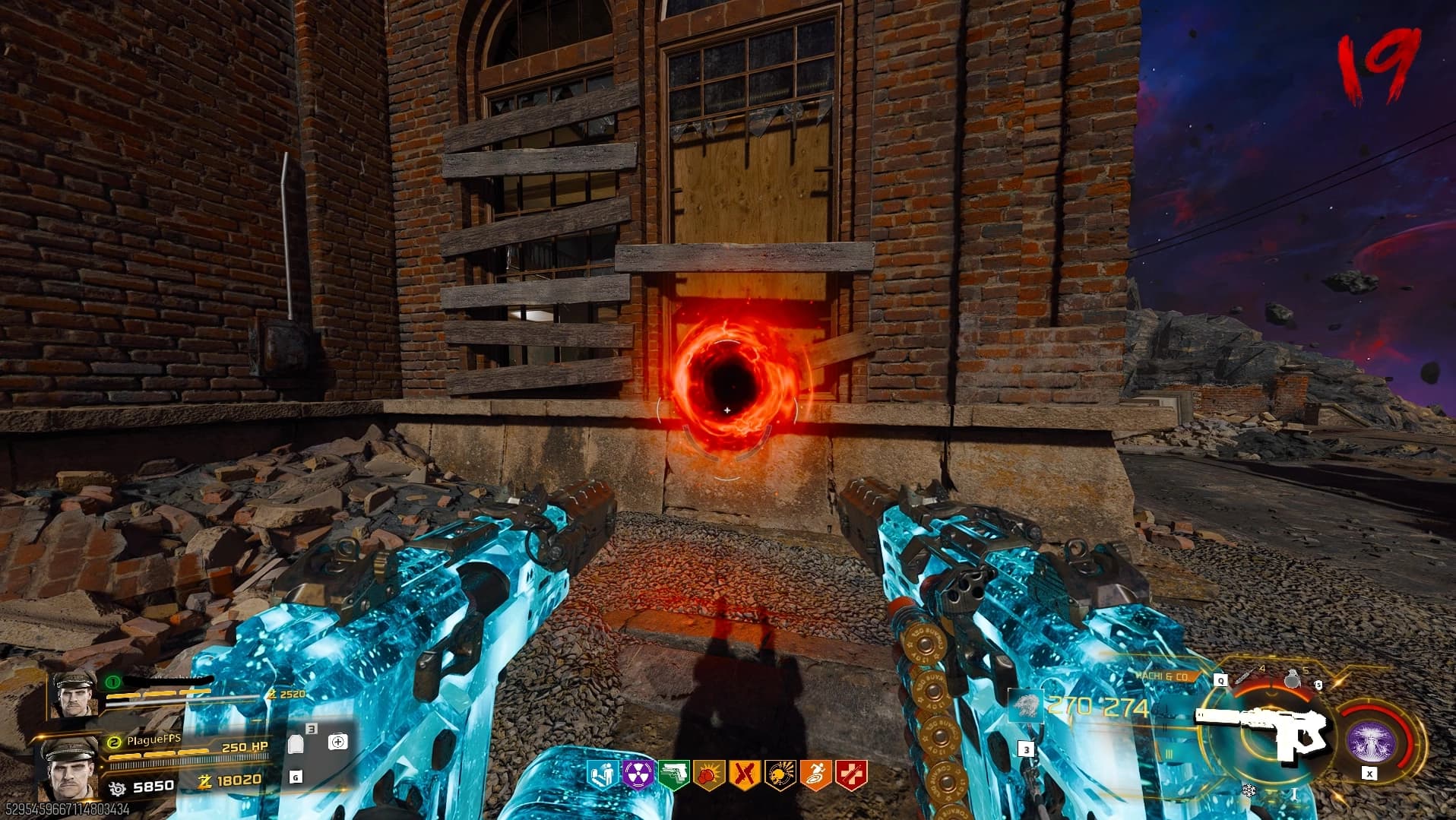This screenshot has height=820, width=1456.
Task: Click the salvage gear icon
Action: tap(117, 787)
